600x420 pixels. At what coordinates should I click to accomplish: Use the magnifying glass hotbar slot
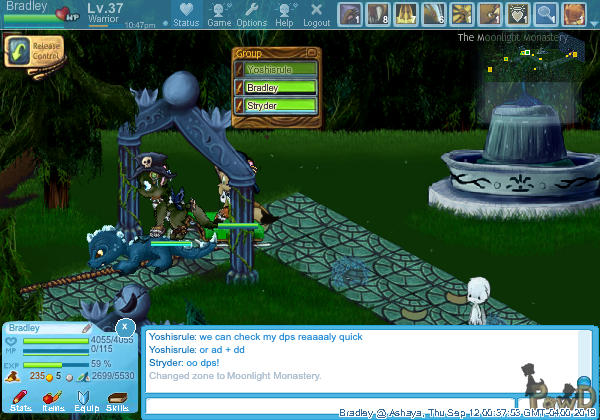click(545, 14)
